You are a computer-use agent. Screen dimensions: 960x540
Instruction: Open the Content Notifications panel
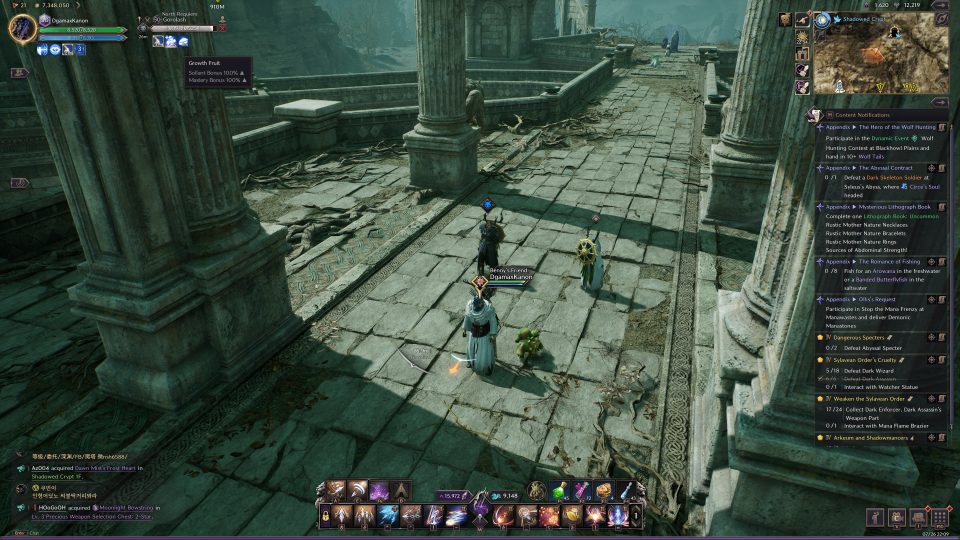pos(870,115)
